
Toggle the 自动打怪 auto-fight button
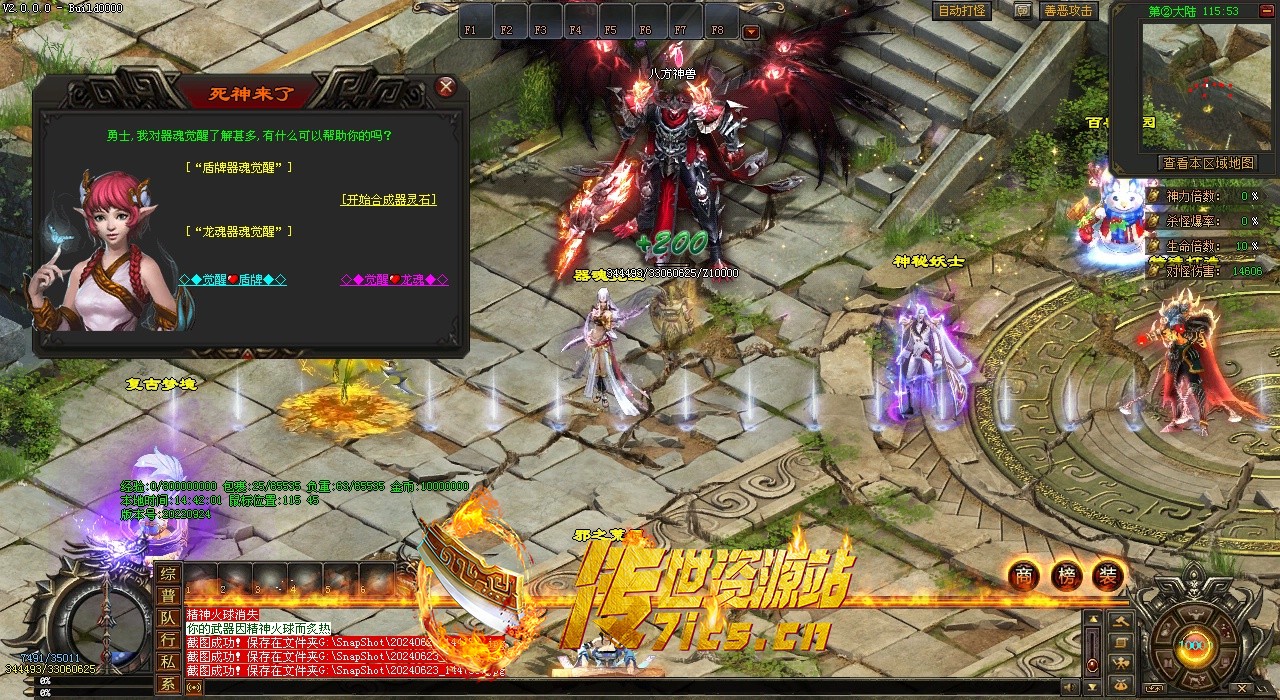[x=962, y=11]
